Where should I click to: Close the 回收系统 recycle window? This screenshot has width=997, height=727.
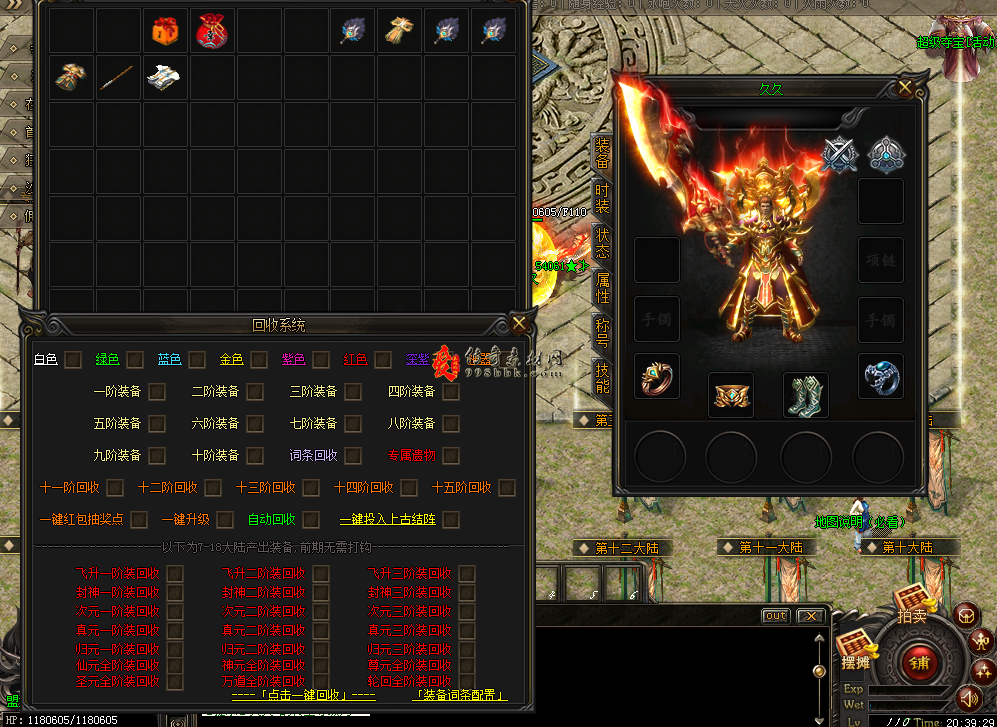pyautogui.click(x=519, y=323)
